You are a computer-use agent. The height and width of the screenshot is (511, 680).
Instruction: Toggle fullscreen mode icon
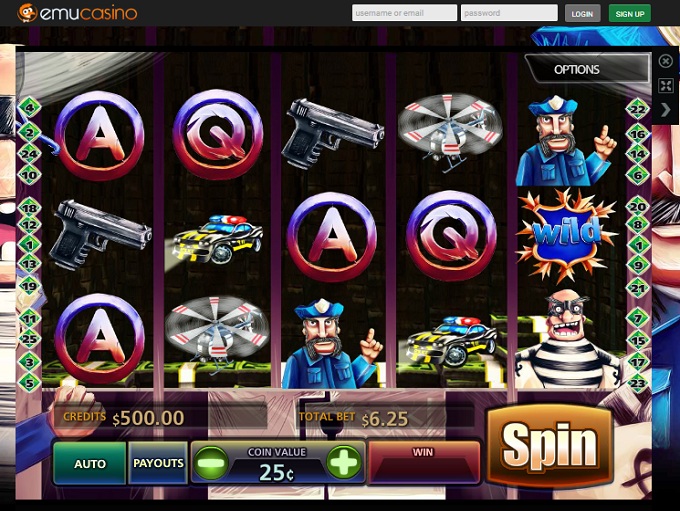tap(666, 86)
